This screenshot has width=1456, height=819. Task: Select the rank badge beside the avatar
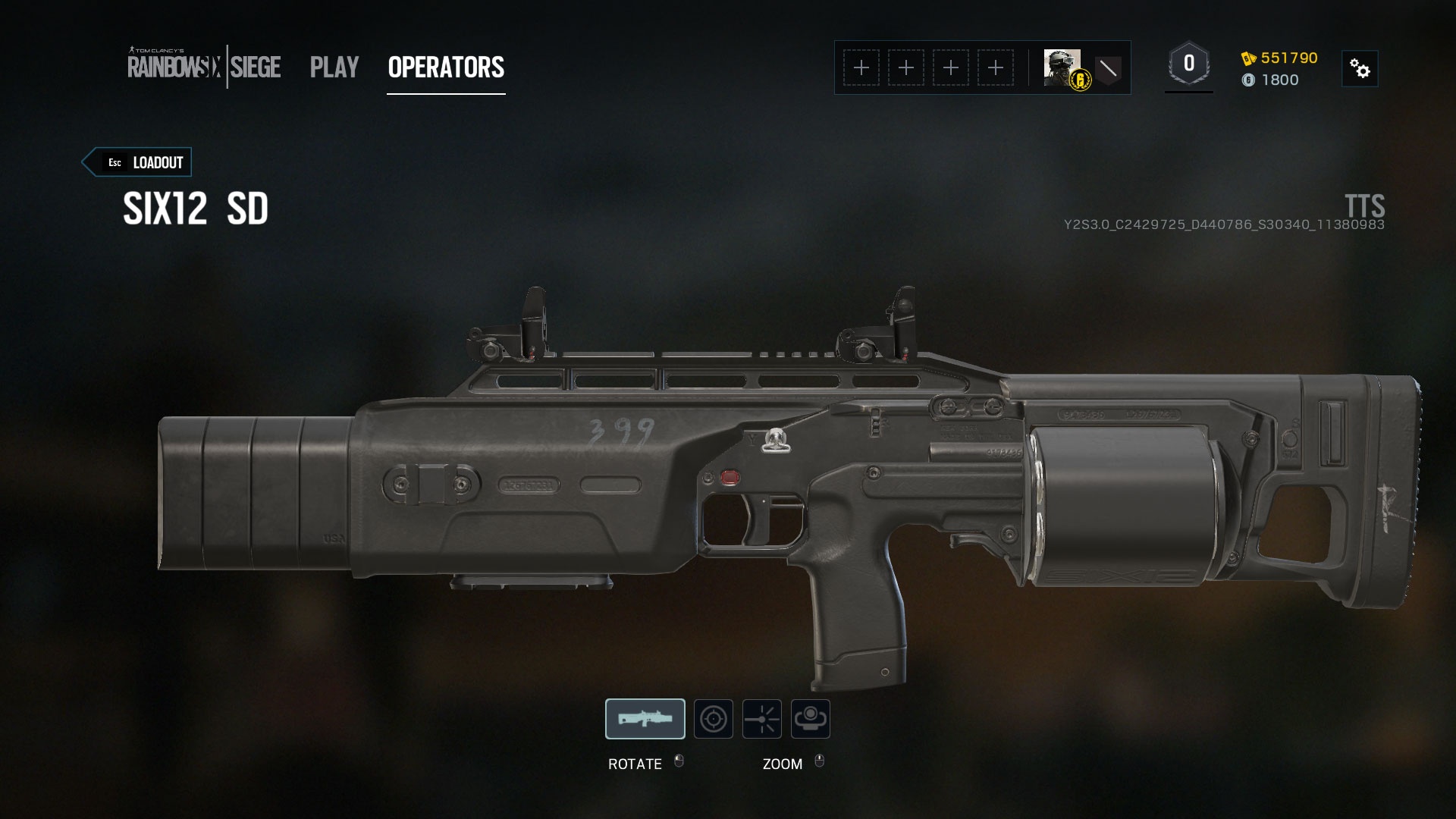tap(1108, 68)
